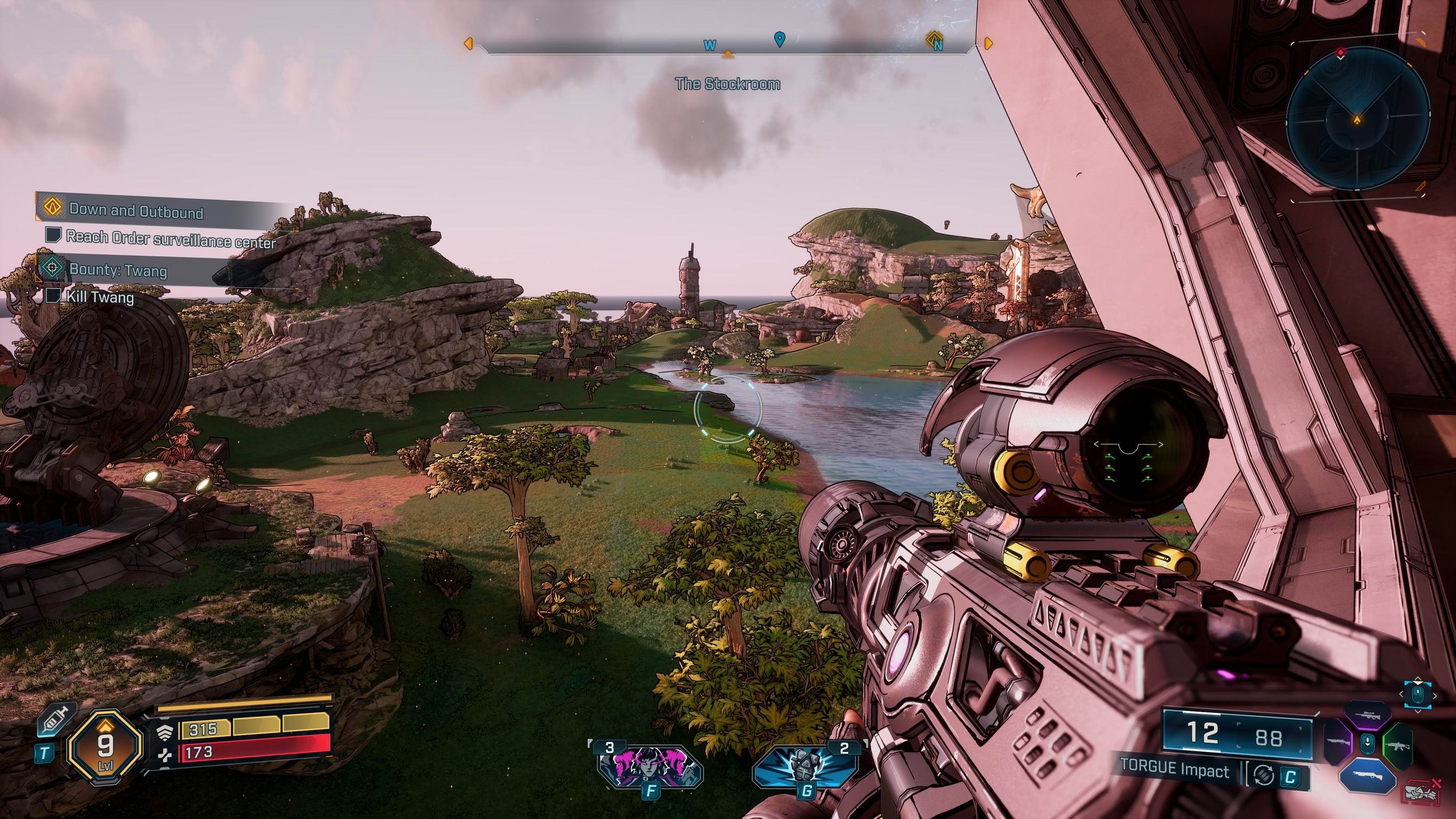1456x819 pixels.
Task: Equip the sniper rifle weapon slot
Action: (x=1367, y=715)
